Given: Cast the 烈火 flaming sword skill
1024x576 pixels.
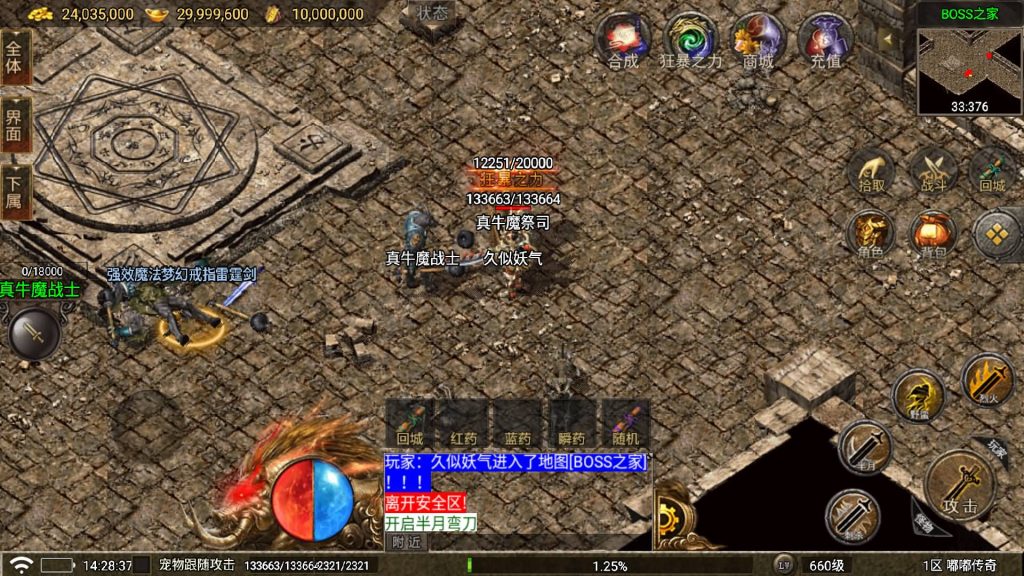Looking at the screenshot, I should coord(987,380).
